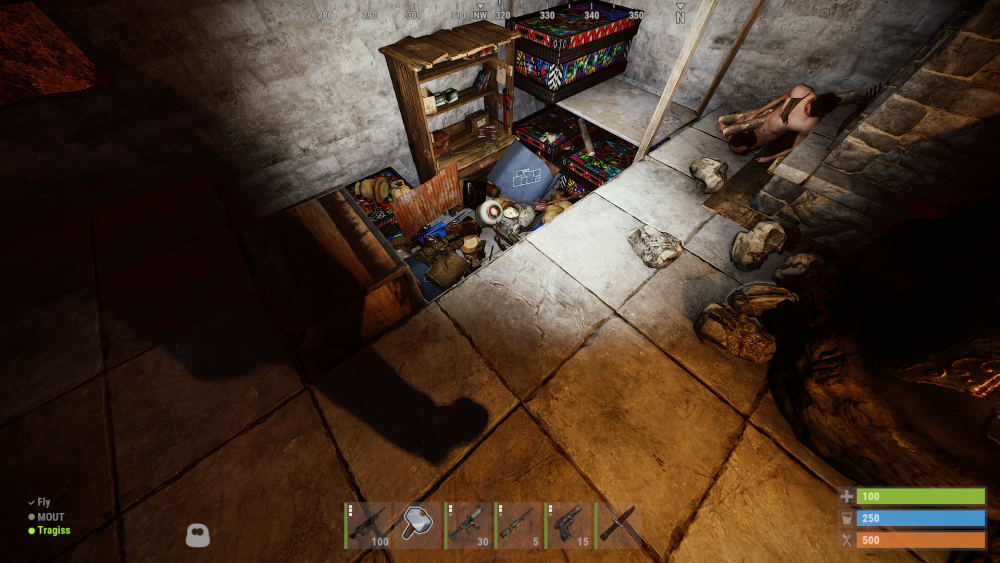Click the team leader entry Fly

(x=44, y=503)
